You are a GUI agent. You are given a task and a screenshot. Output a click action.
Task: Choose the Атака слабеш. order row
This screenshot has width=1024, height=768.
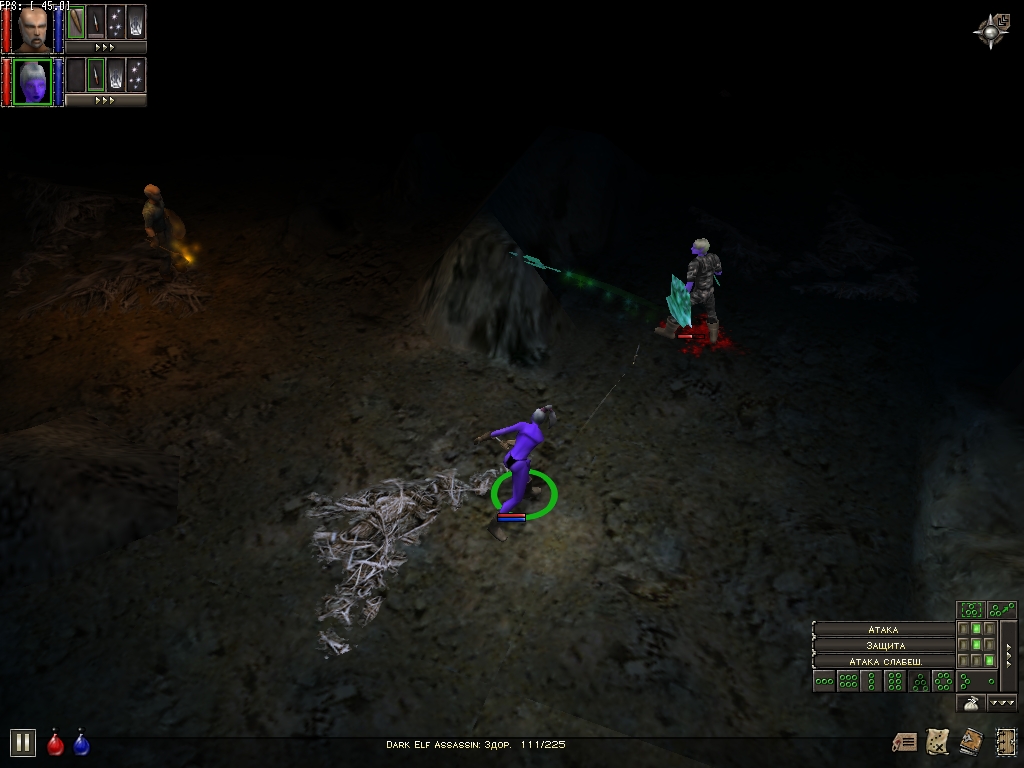(x=884, y=662)
